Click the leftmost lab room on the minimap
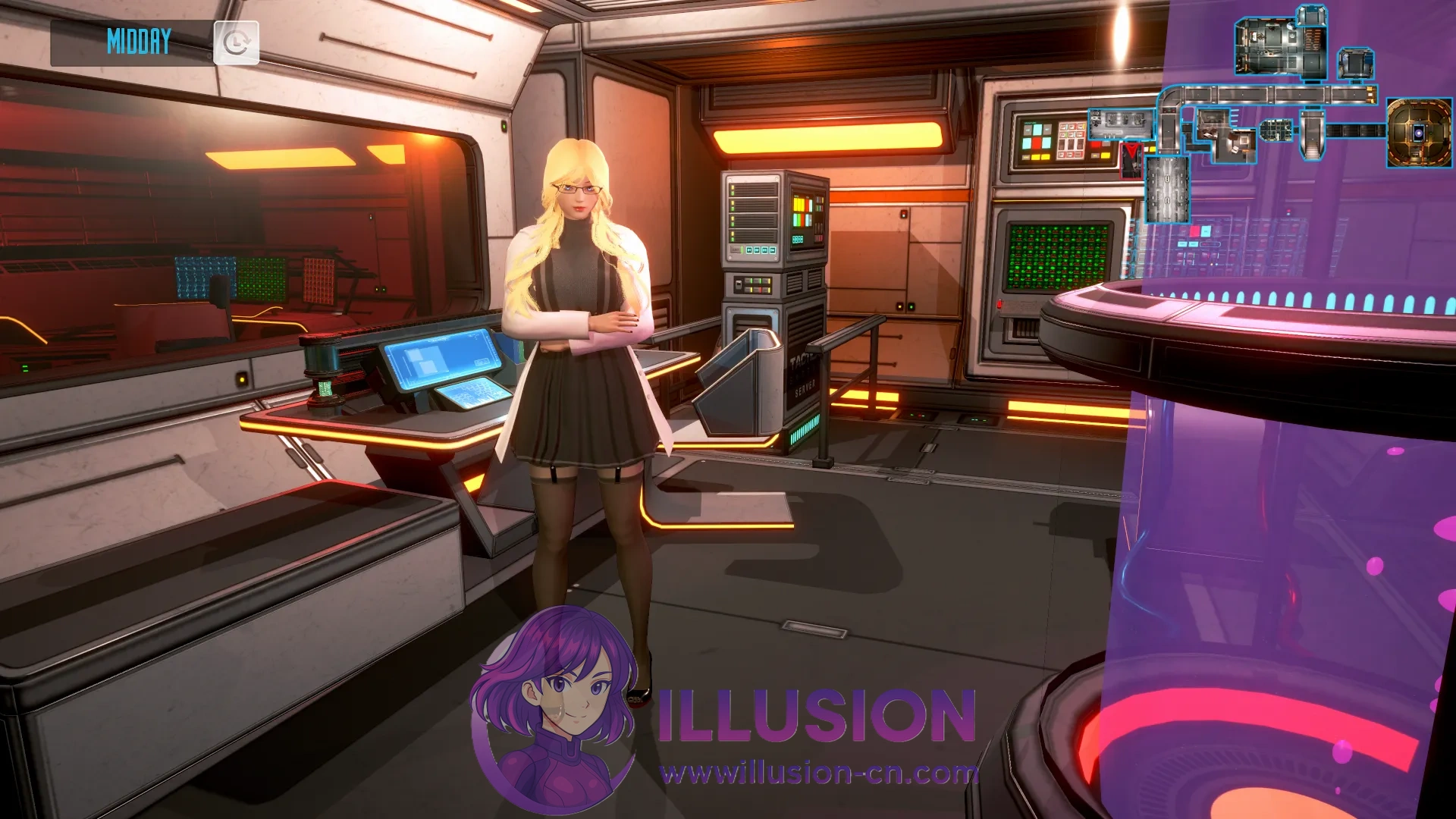1456x819 pixels. pos(1119,124)
